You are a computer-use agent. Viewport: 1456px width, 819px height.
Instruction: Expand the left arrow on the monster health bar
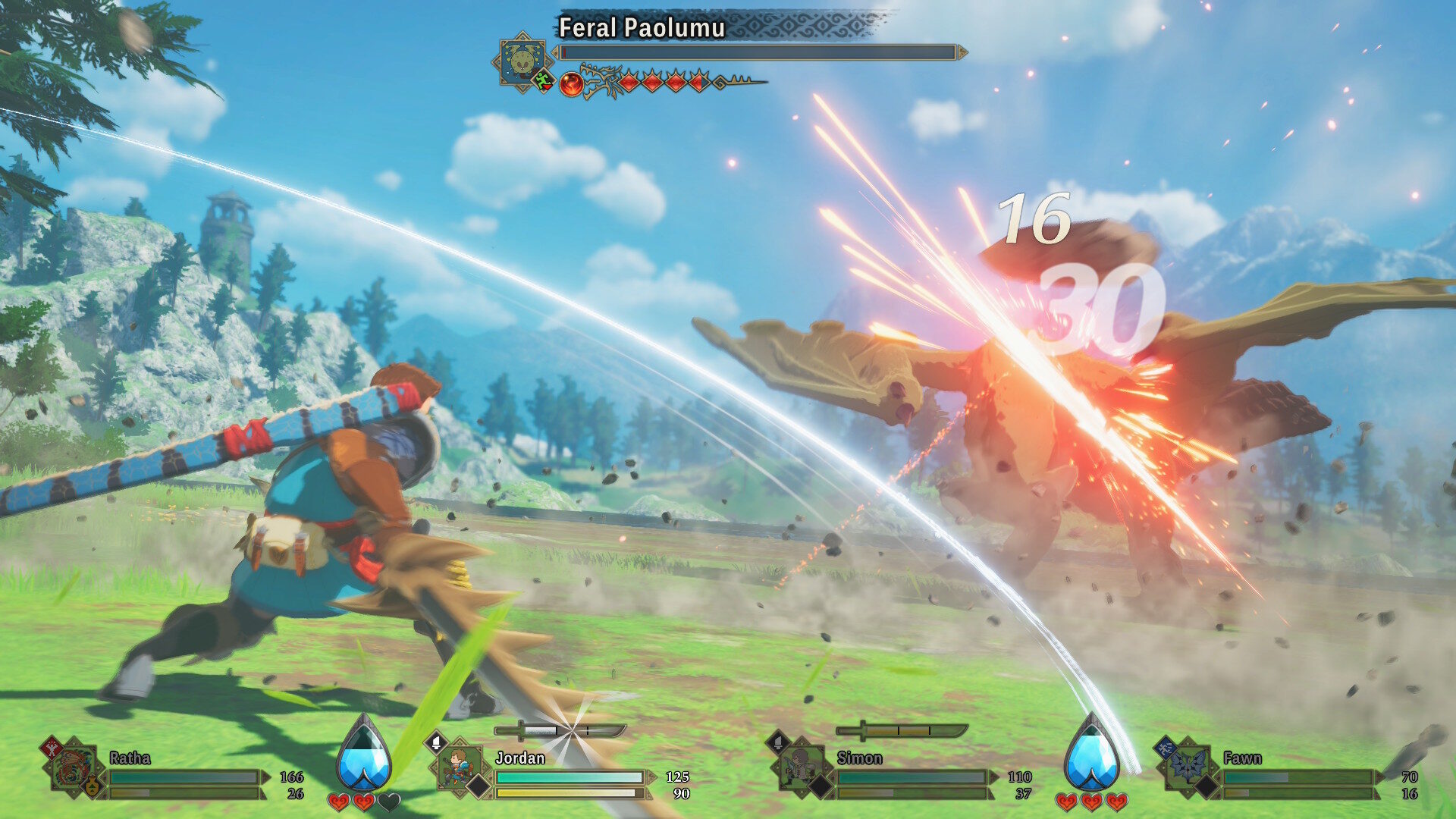556,52
